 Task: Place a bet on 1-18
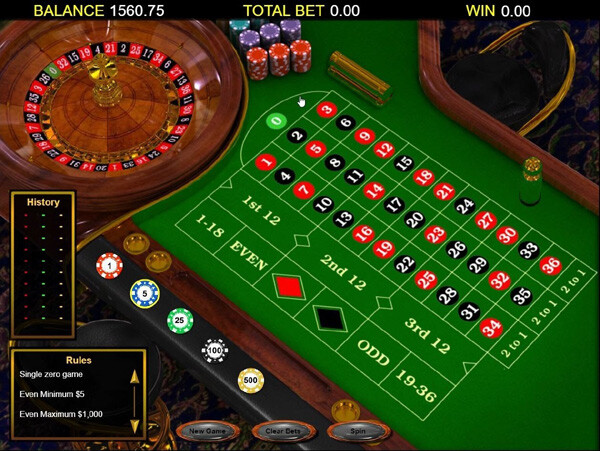[211, 226]
